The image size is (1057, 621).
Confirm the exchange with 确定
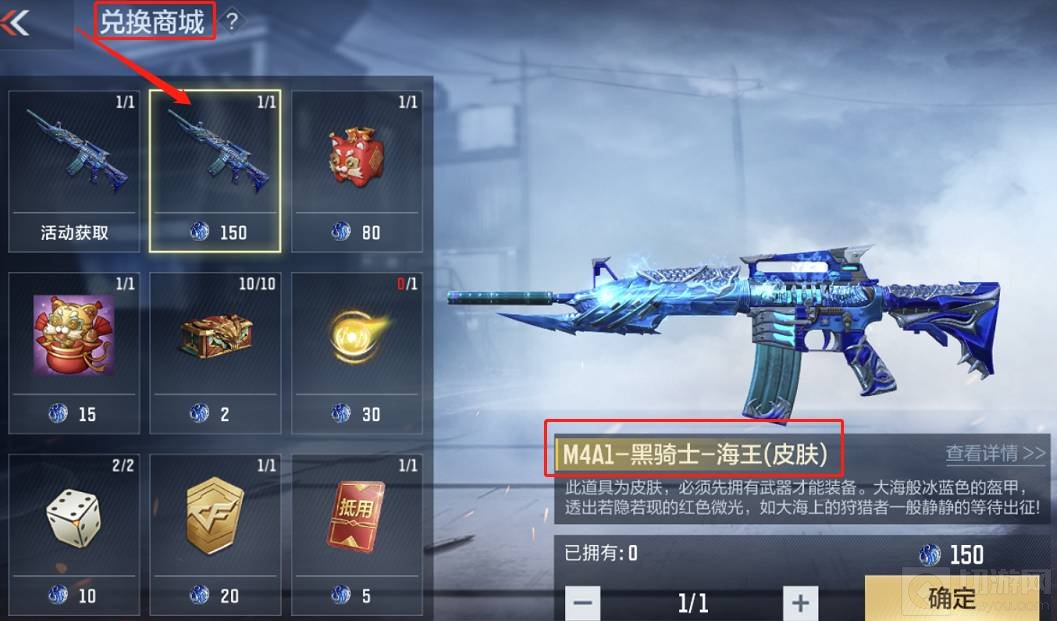(950, 598)
